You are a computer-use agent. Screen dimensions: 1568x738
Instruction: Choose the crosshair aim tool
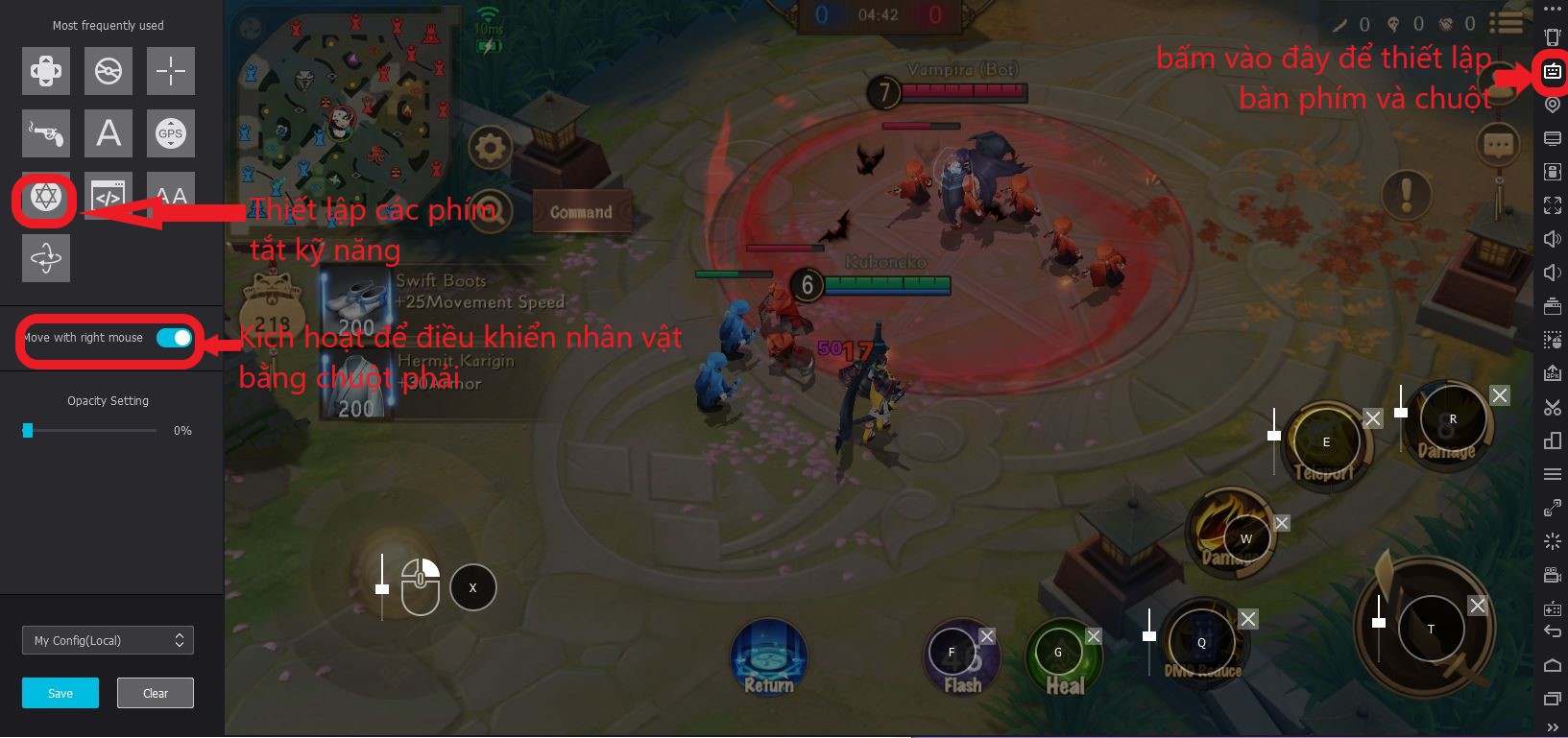(x=171, y=71)
